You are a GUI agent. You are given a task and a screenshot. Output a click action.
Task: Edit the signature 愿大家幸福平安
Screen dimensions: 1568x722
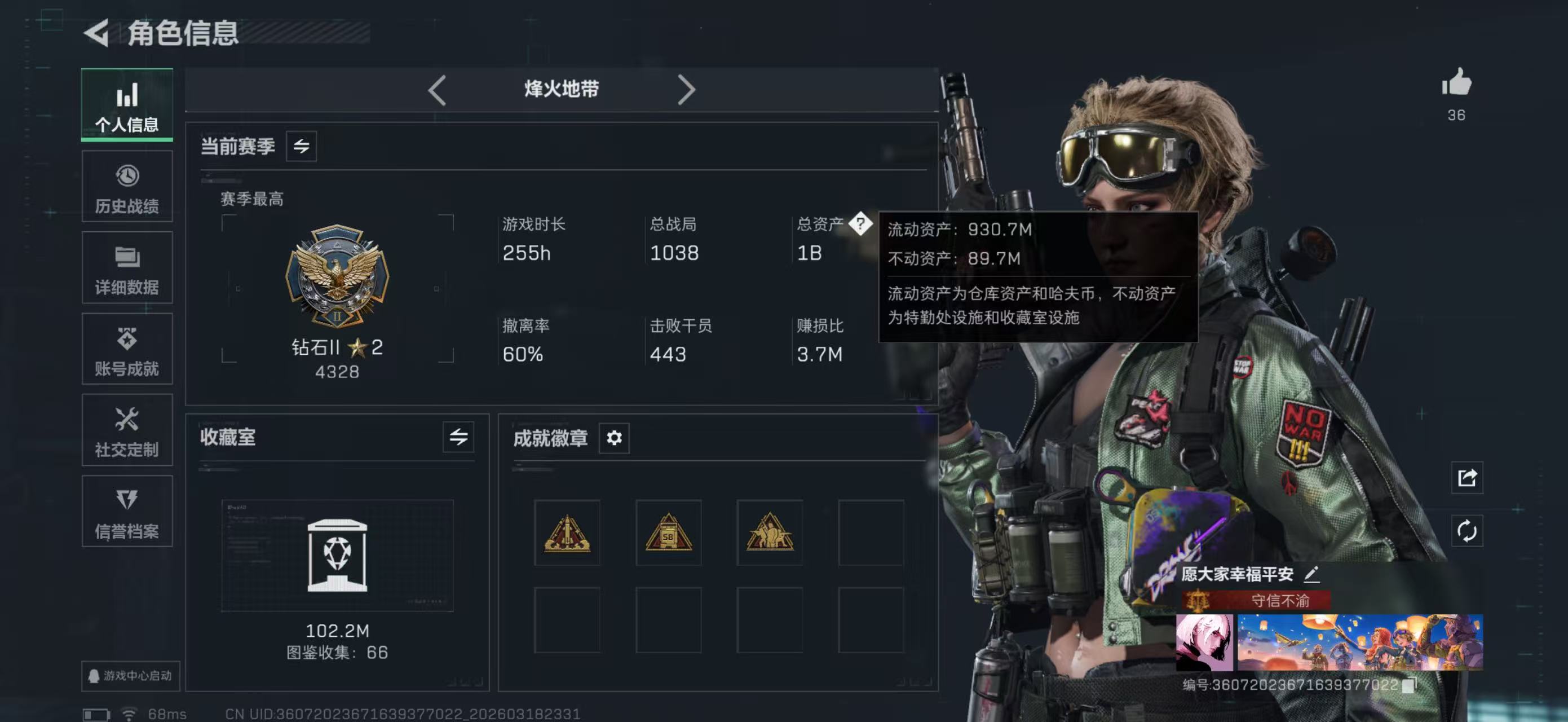pos(1311,574)
